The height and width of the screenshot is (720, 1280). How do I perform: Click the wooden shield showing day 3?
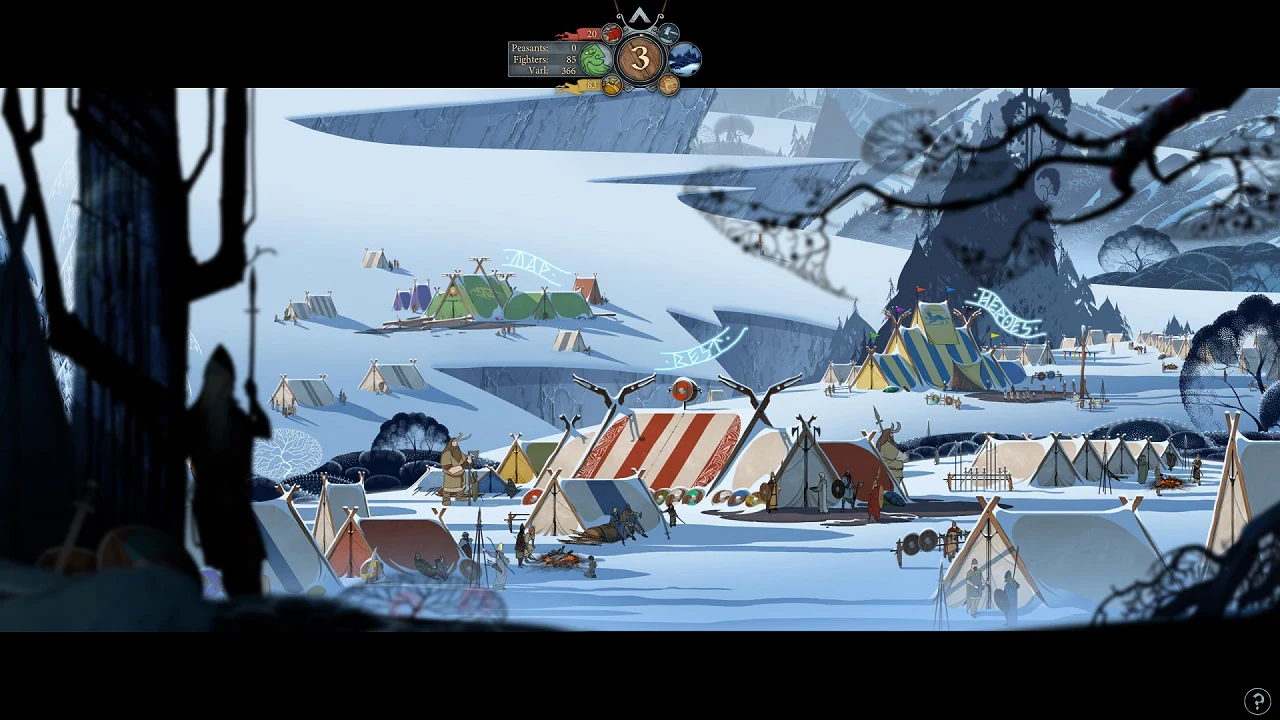pyautogui.click(x=640, y=57)
